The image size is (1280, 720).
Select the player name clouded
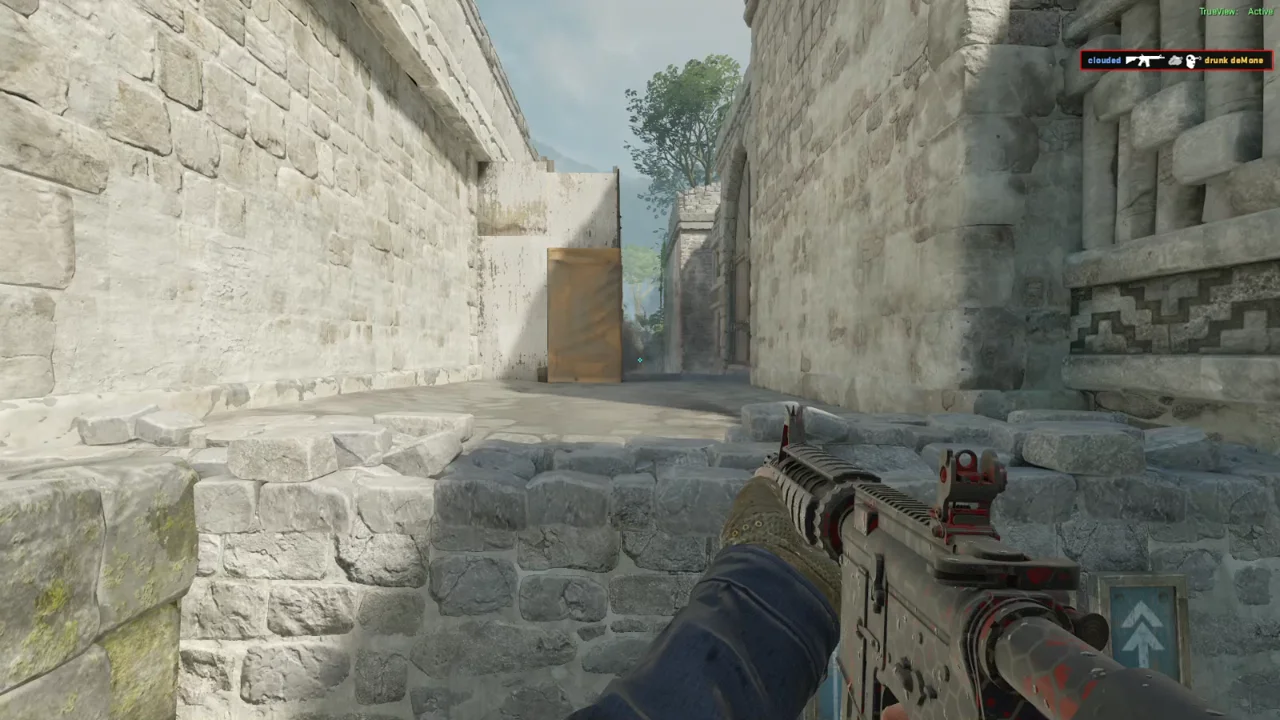point(1104,61)
